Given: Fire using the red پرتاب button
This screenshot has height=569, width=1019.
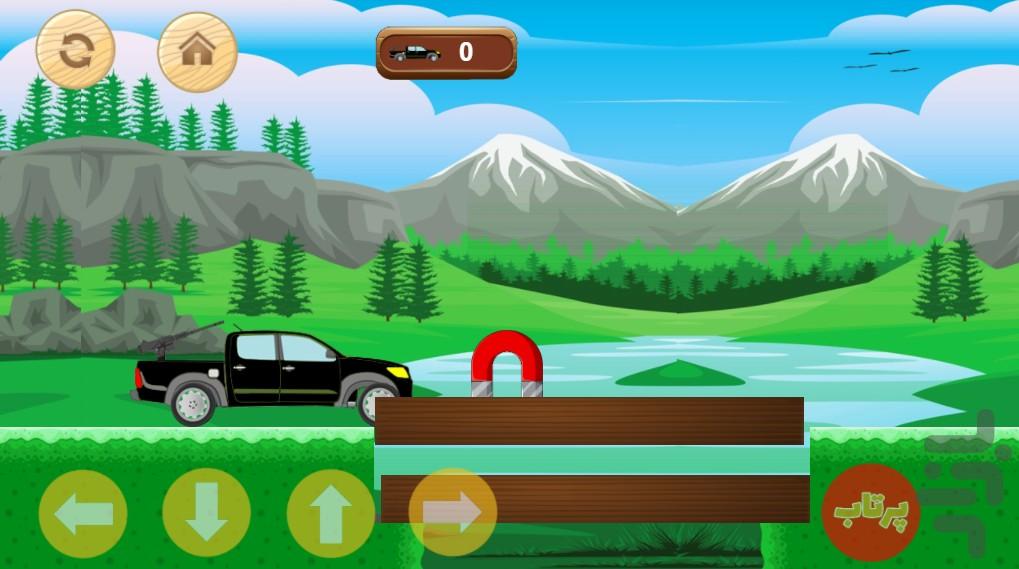Looking at the screenshot, I should tap(864, 511).
